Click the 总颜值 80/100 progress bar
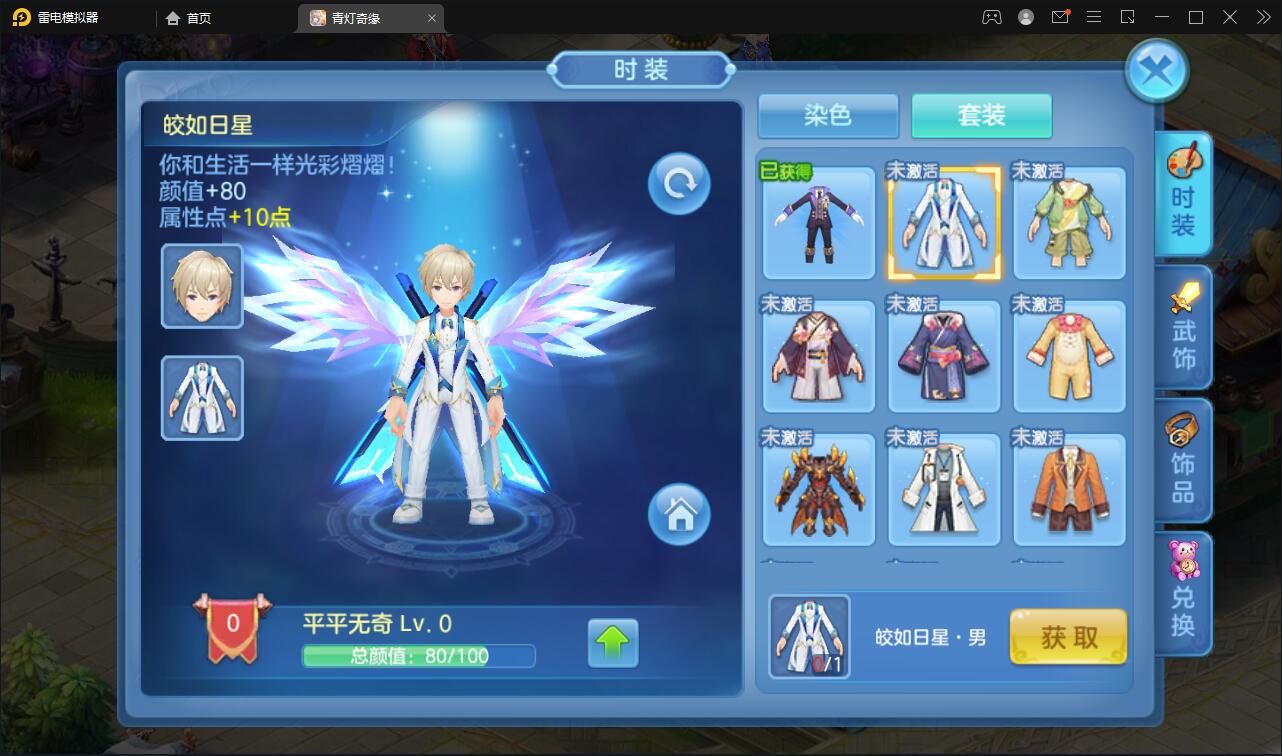1282x756 pixels. tap(419, 656)
